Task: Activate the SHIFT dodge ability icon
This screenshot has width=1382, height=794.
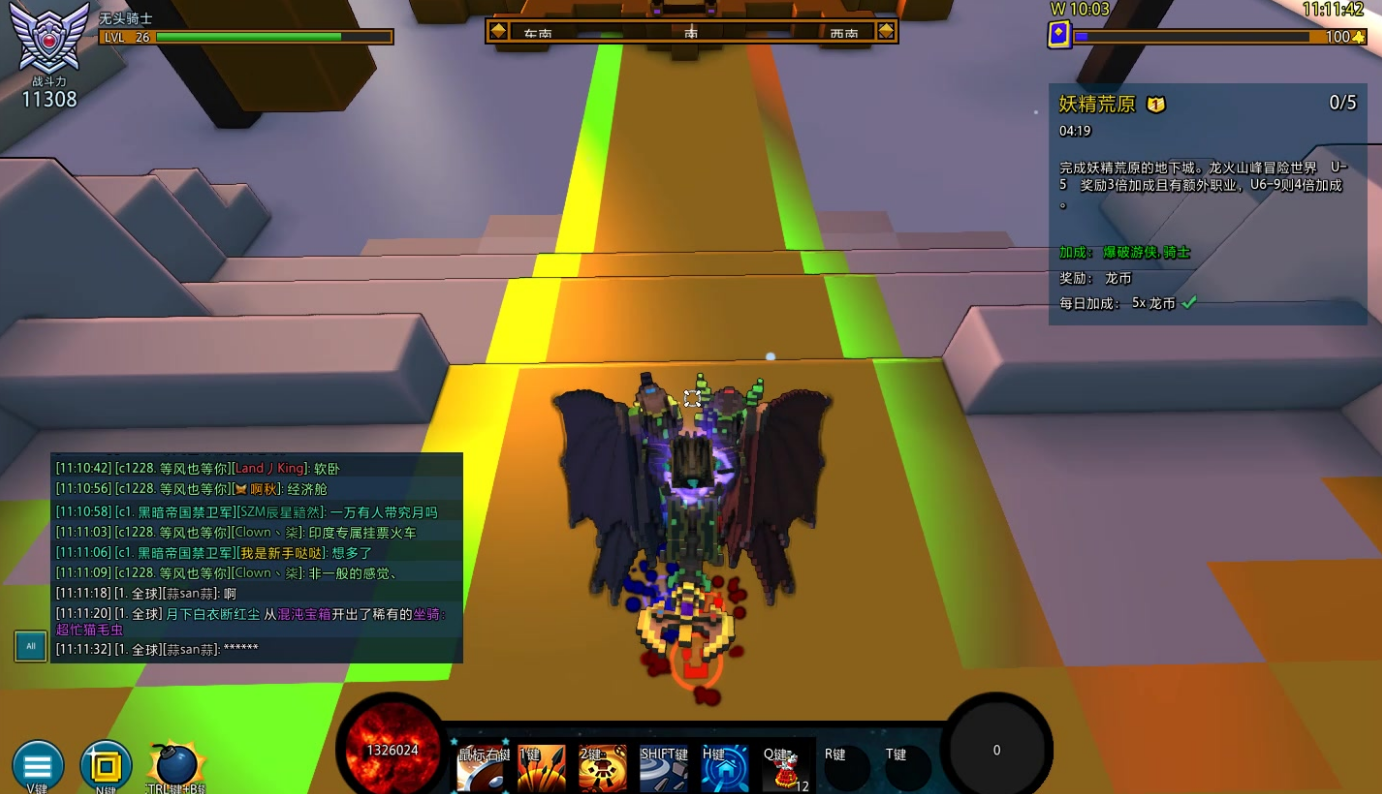Action: pyautogui.click(x=664, y=769)
